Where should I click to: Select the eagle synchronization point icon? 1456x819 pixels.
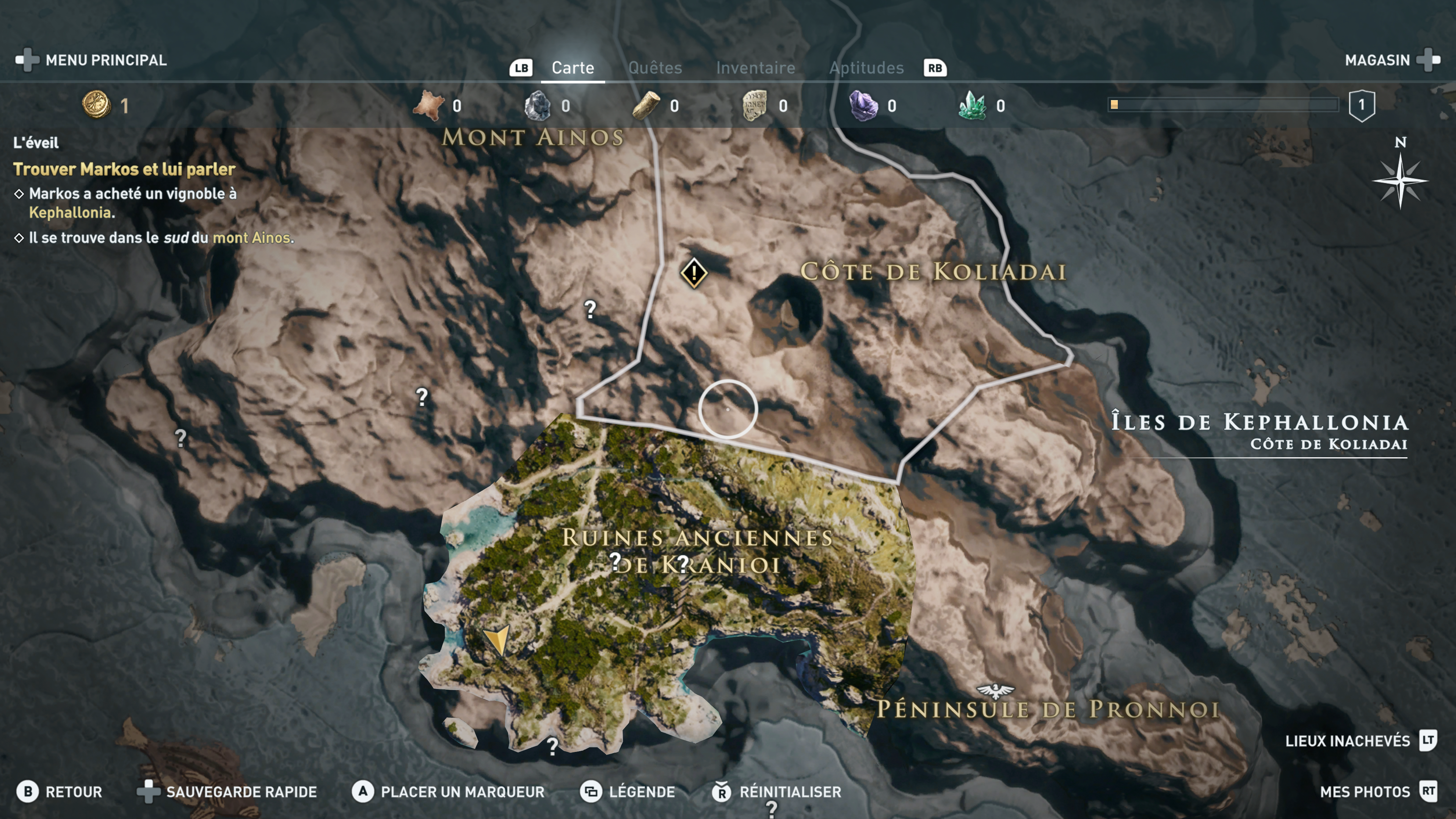995,690
